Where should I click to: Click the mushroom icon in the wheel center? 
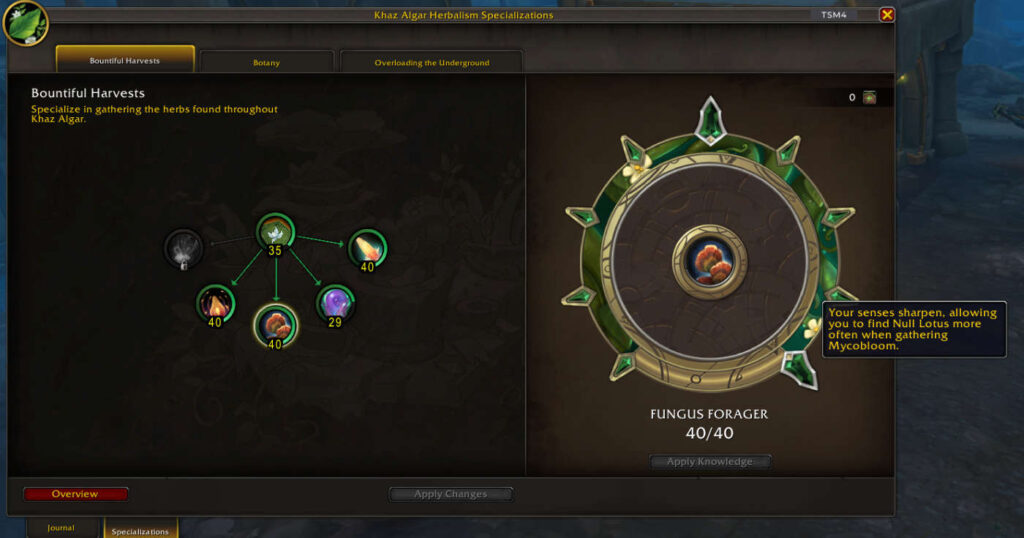pyautogui.click(x=709, y=260)
